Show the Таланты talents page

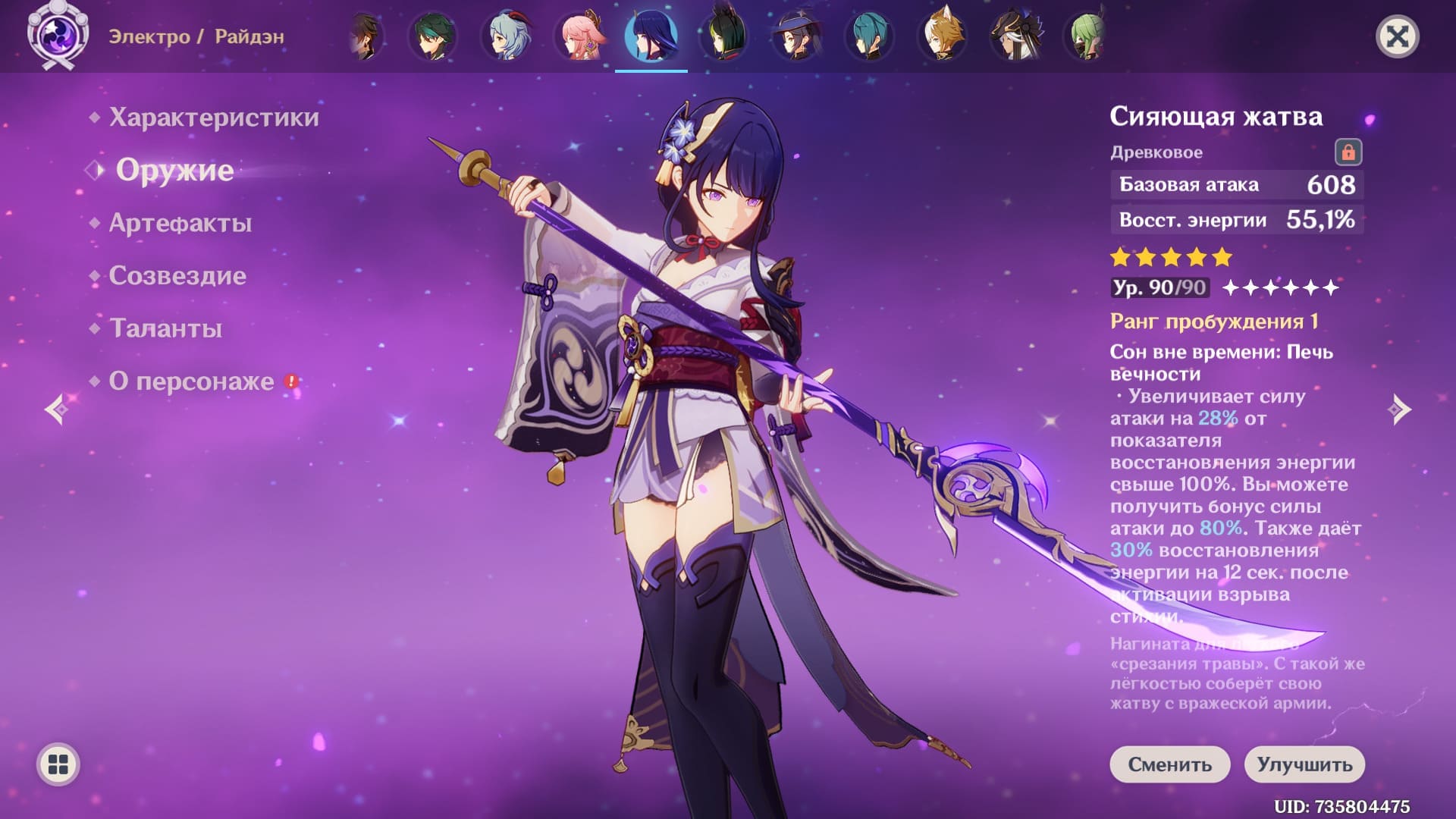166,328
